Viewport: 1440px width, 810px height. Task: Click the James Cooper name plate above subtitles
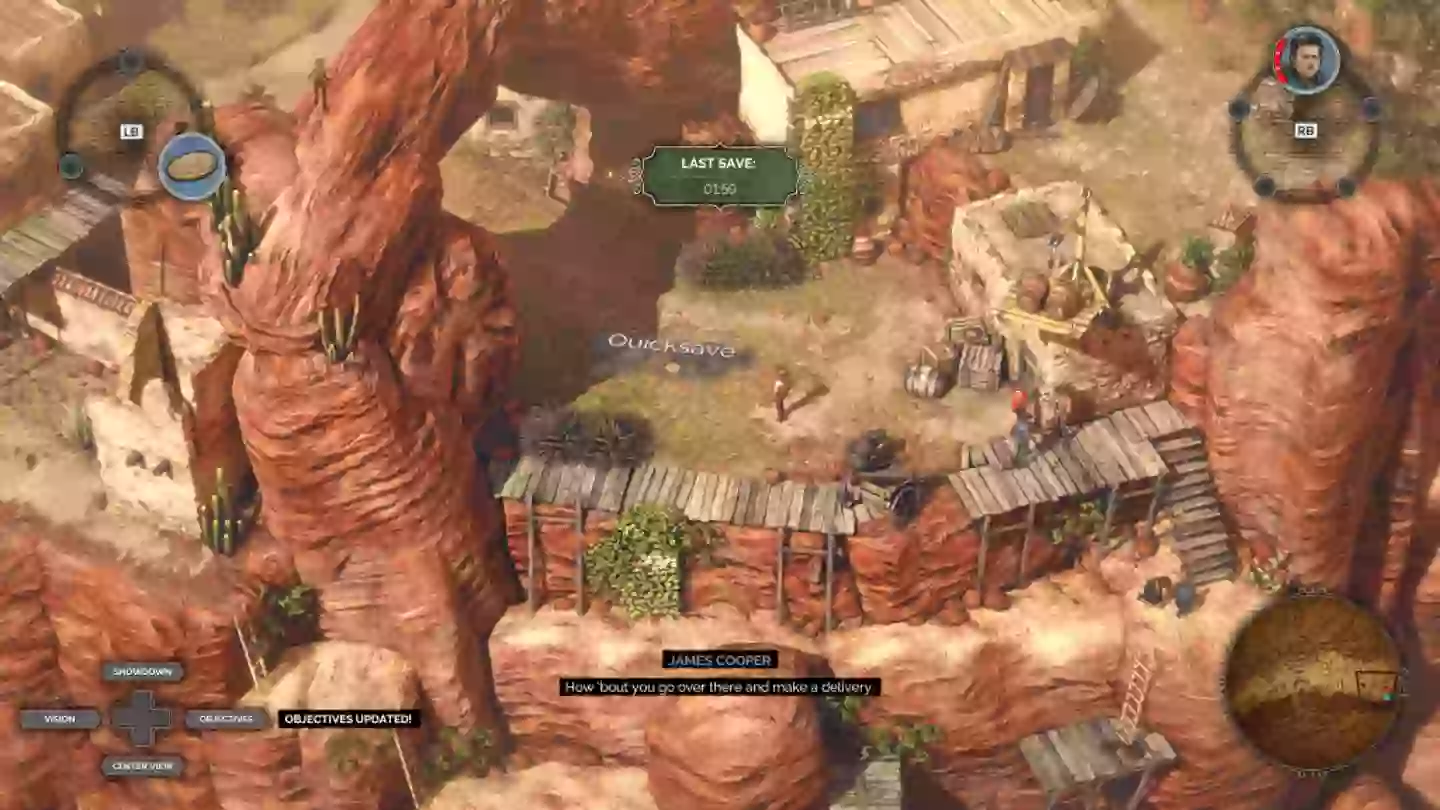coord(718,660)
